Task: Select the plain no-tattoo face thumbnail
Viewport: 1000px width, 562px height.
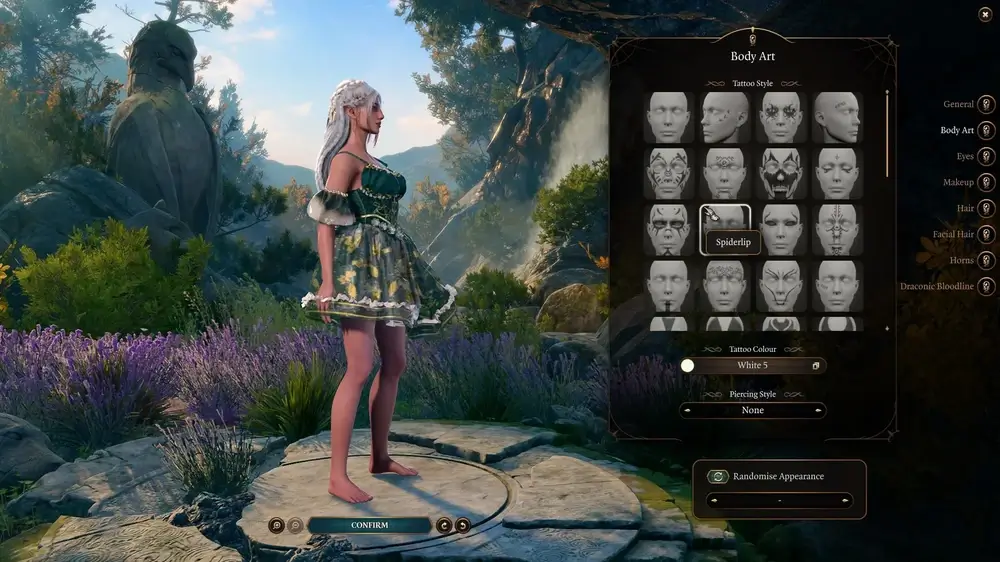Action: (x=668, y=117)
